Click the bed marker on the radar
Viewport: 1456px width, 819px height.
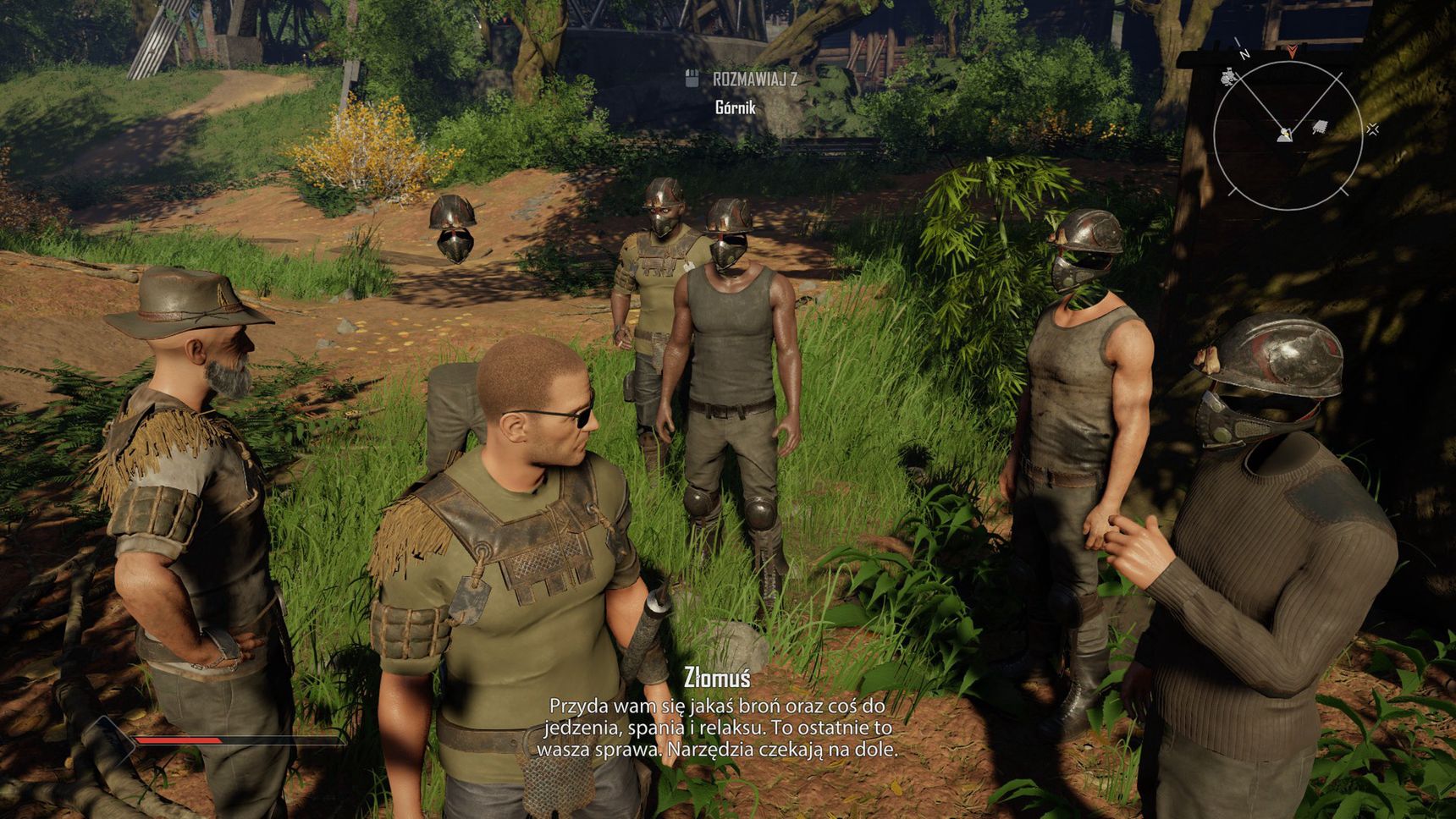coord(1319,128)
